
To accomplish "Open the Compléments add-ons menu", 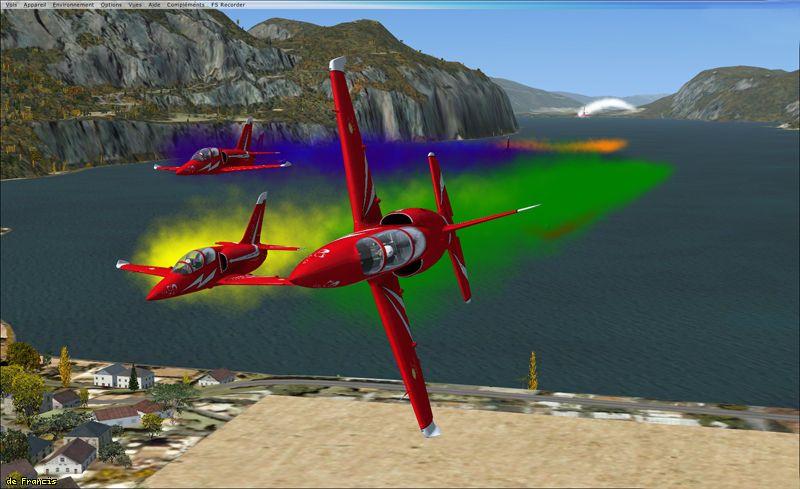I will click(x=184, y=4).
